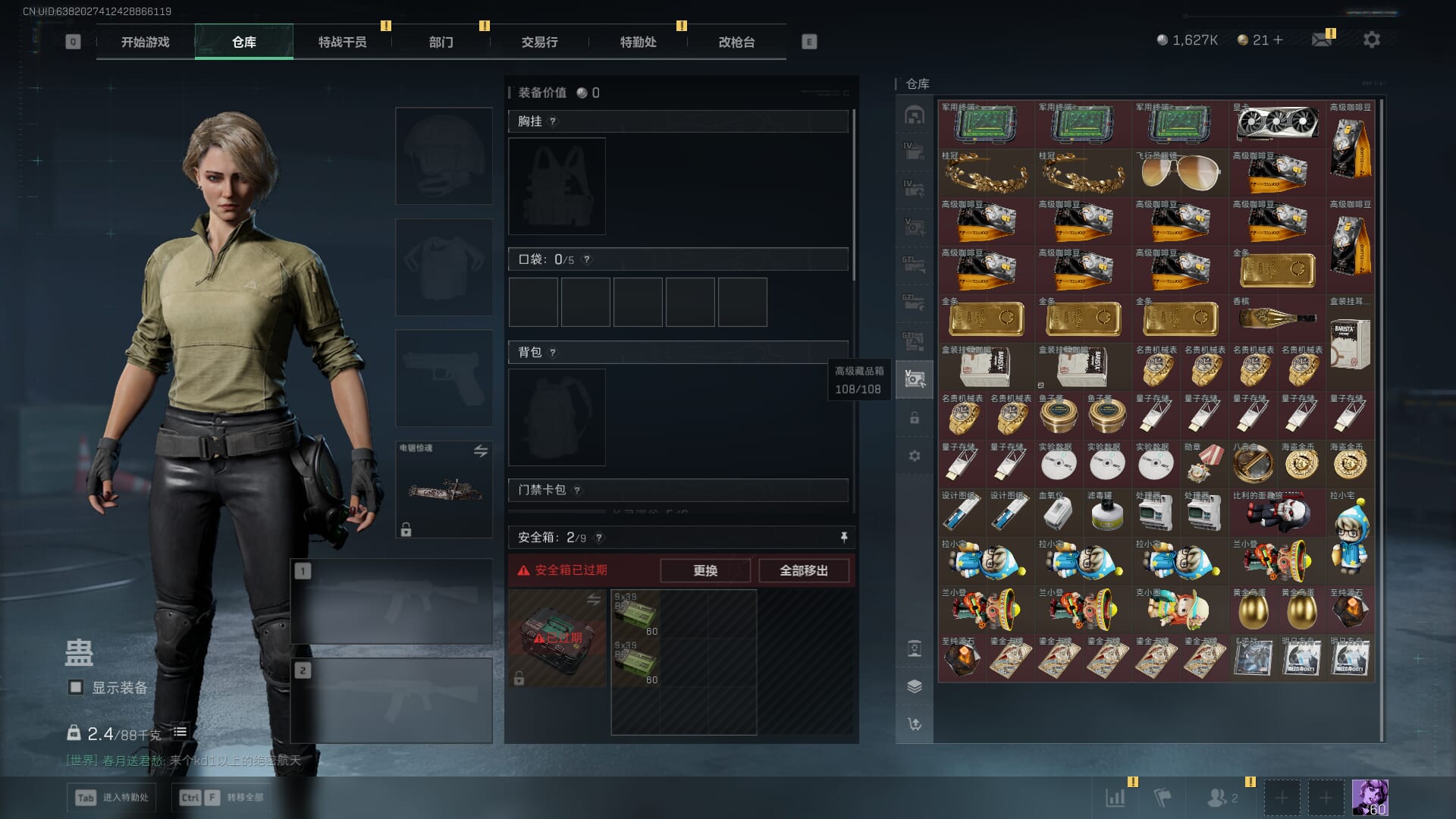
Task: Select the aviator sunglasses item
Action: [1179, 173]
